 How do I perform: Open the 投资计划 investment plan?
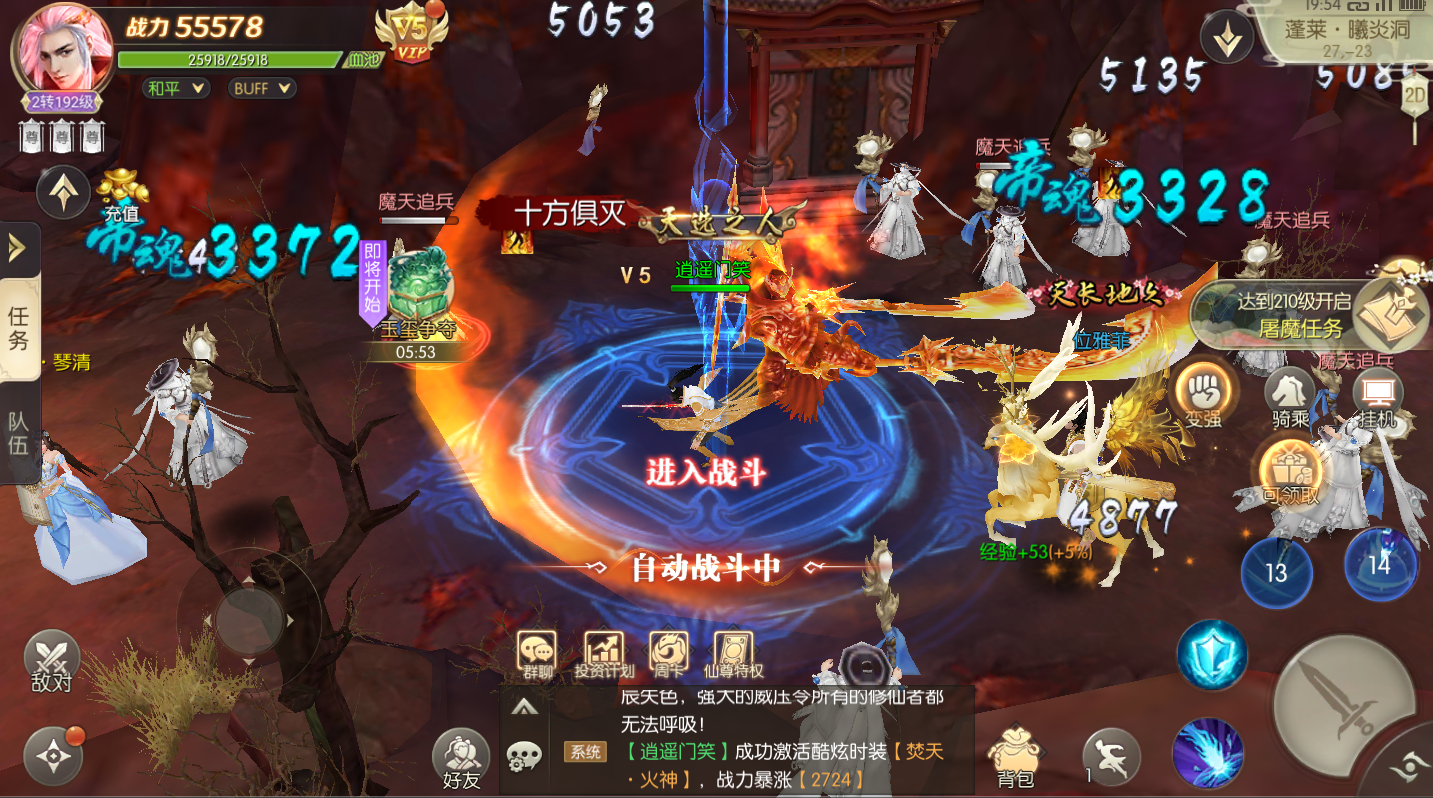(x=604, y=654)
